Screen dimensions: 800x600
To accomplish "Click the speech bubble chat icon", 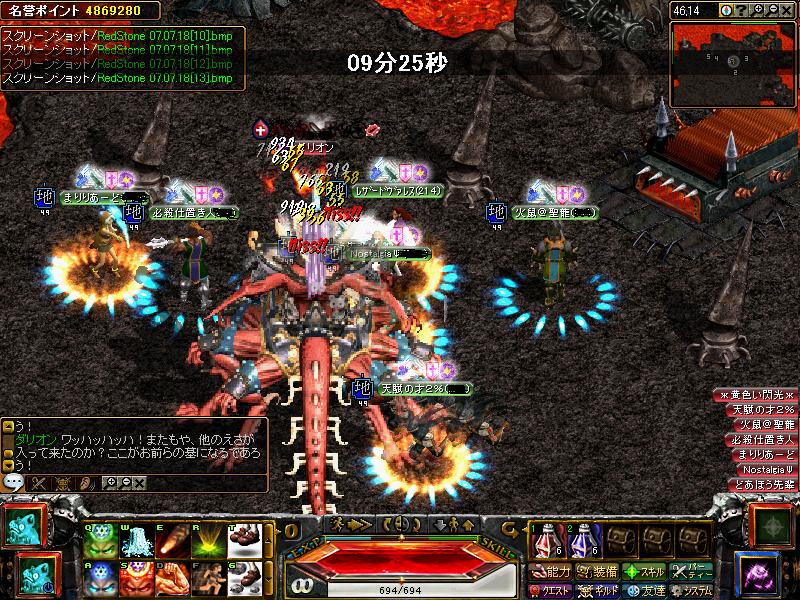I will 14,482.
